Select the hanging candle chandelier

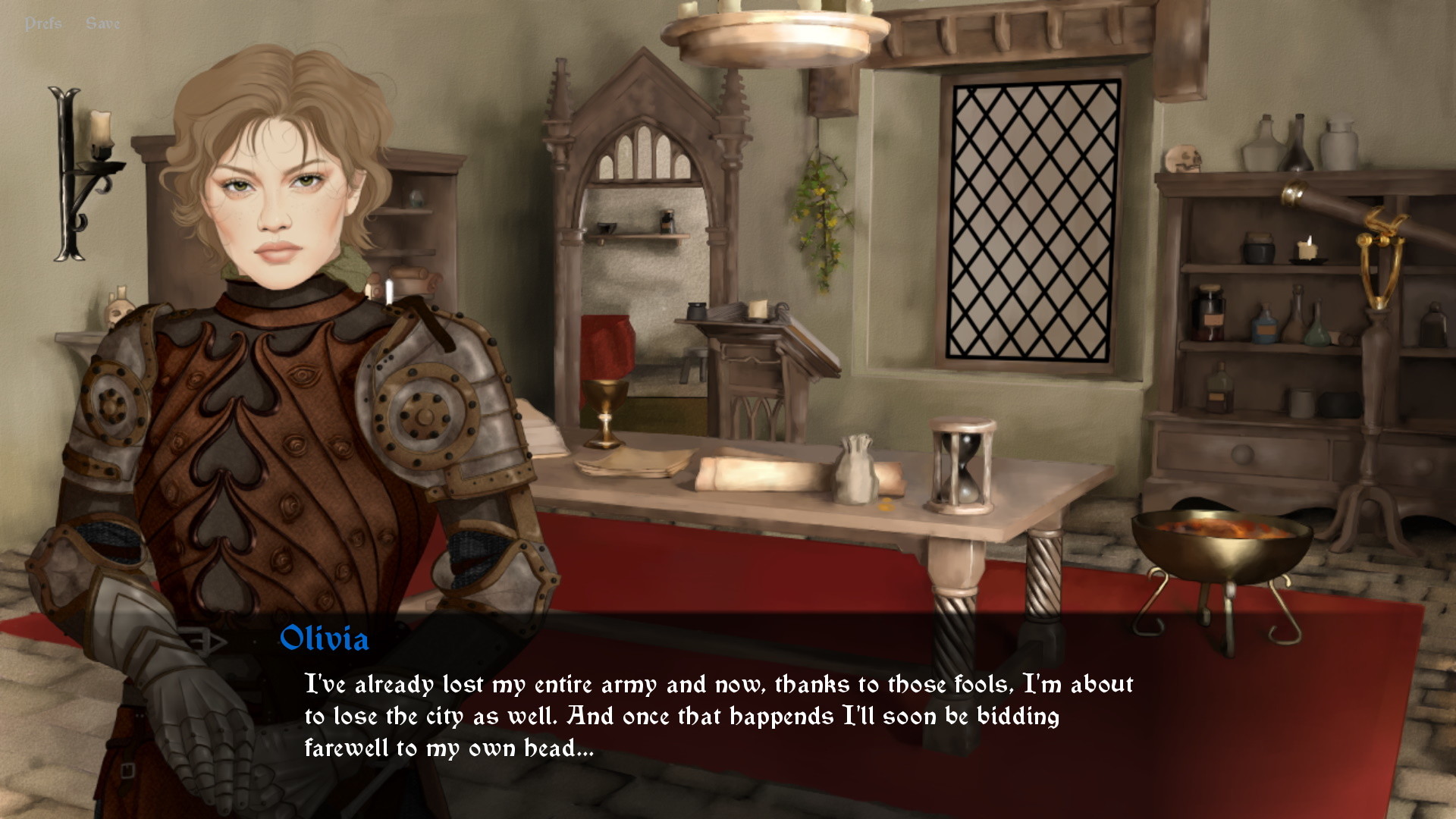pyautogui.click(x=766, y=34)
